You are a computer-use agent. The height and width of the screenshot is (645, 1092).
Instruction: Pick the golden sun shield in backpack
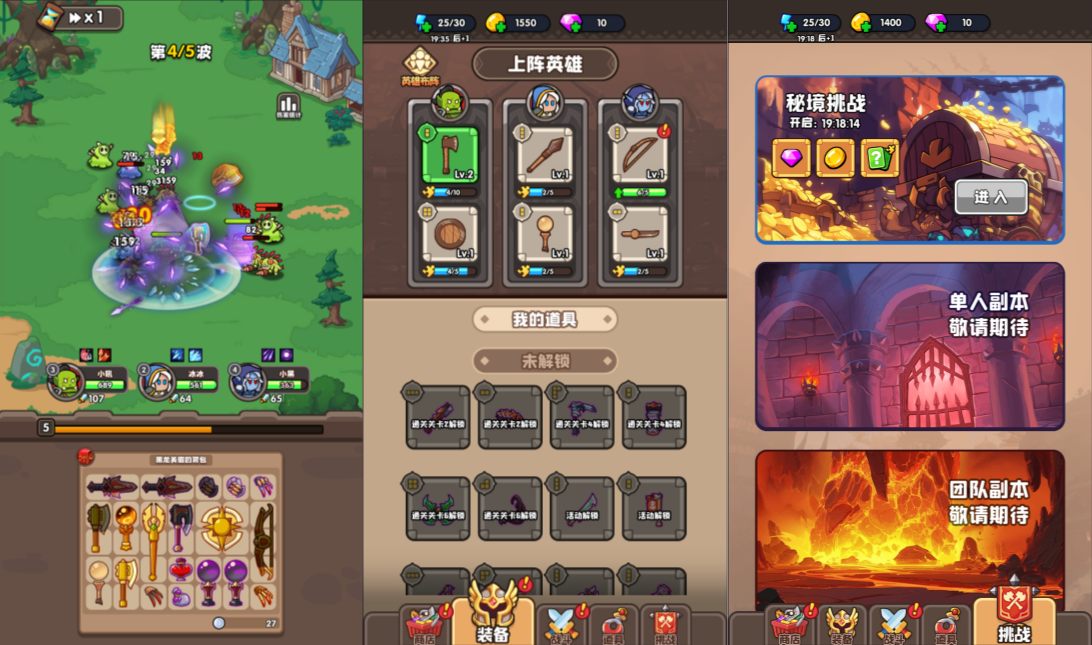point(220,526)
